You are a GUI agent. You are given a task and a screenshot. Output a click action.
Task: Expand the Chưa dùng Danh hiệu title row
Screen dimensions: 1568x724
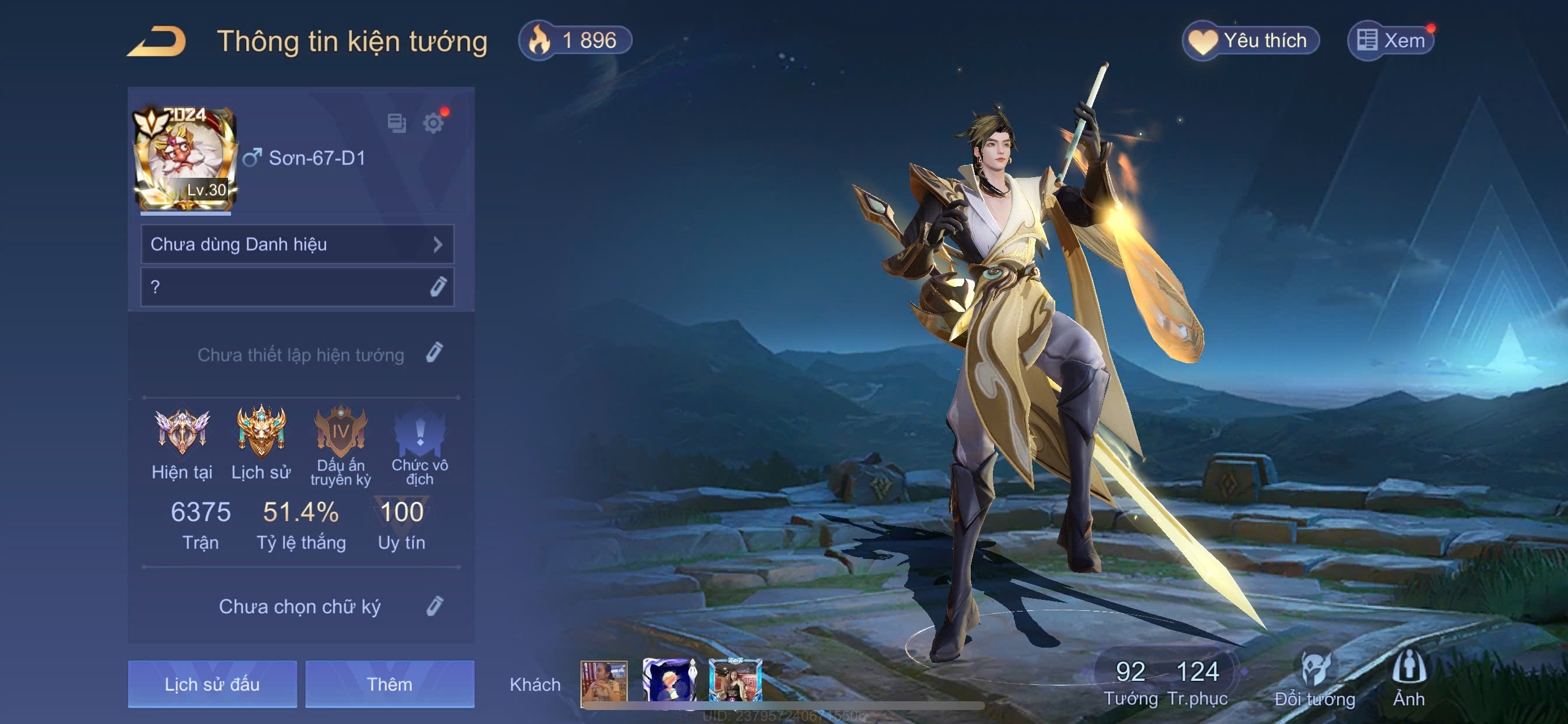(297, 245)
